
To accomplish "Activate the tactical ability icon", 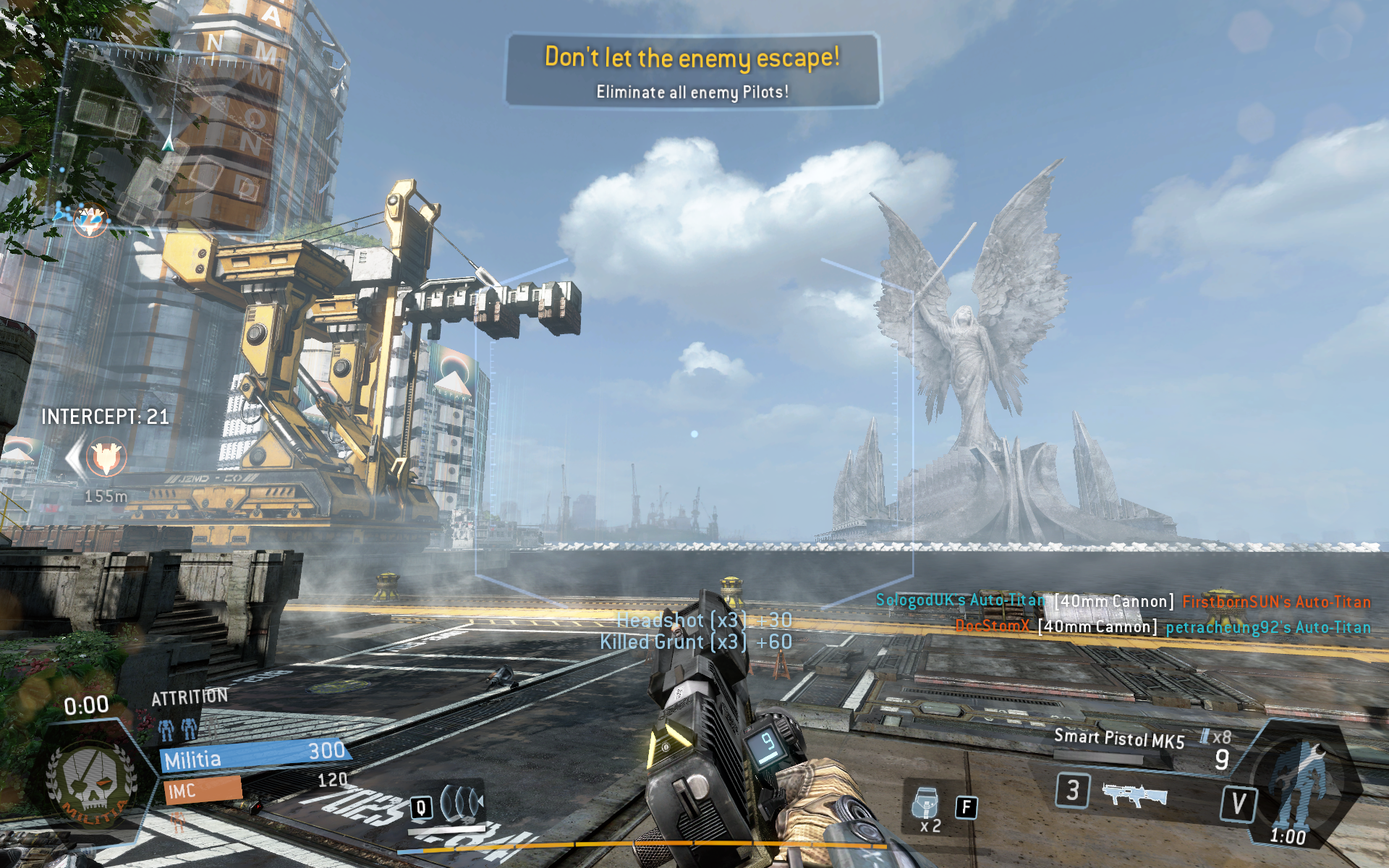I will [x=462, y=802].
